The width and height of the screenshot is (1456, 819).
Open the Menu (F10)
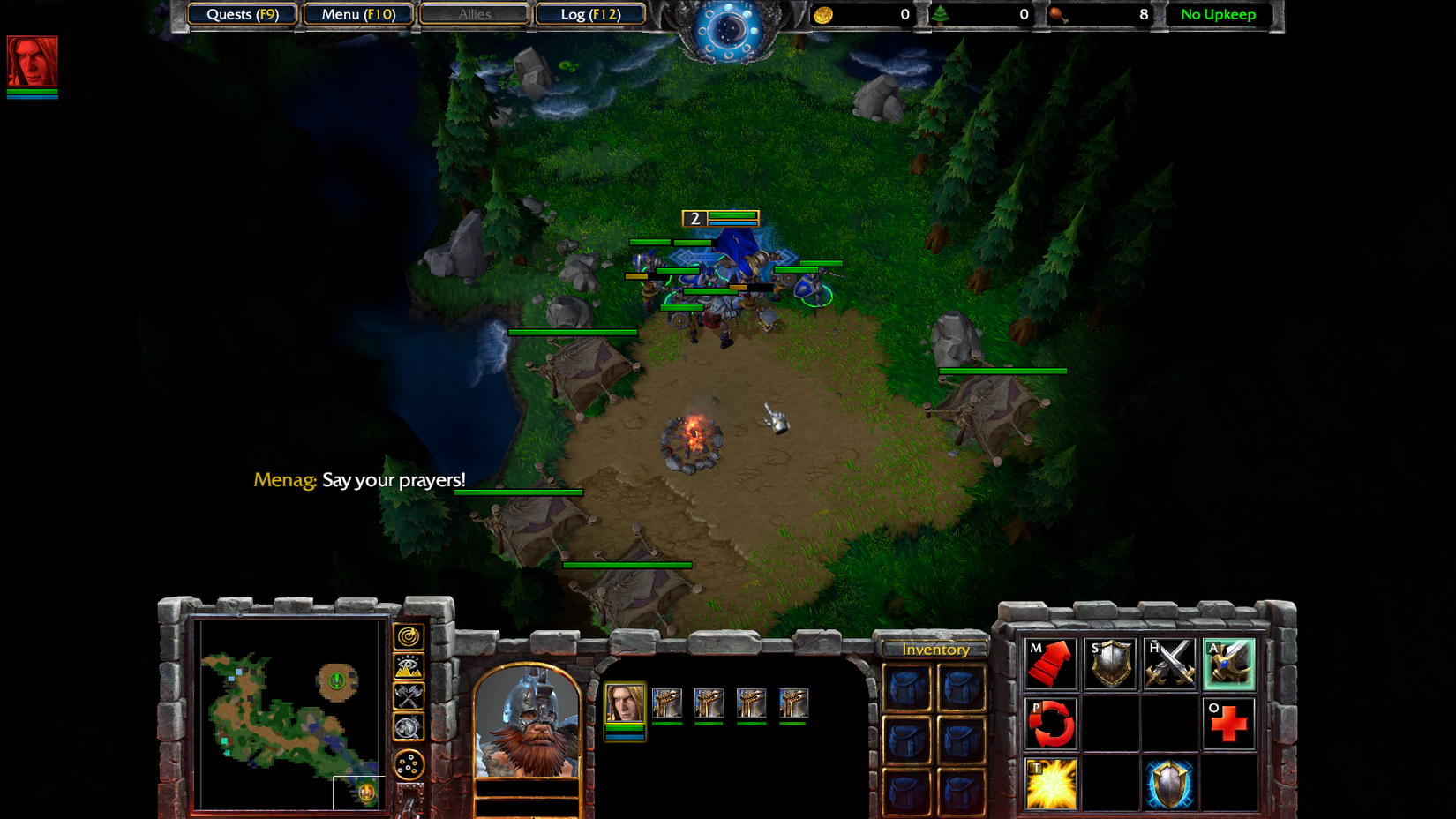click(357, 14)
